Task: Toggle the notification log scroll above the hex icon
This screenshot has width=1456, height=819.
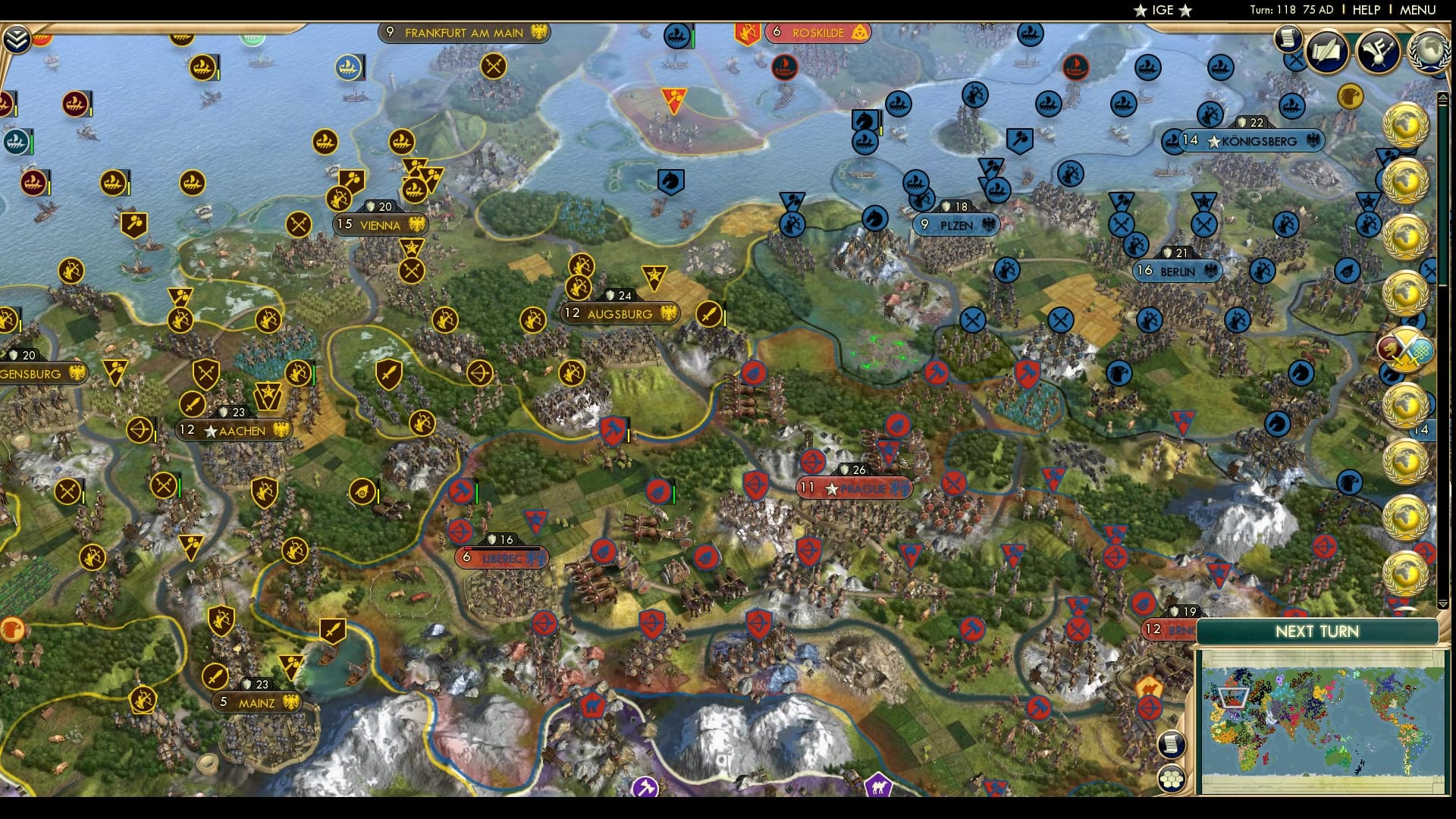Action: coord(1172,745)
